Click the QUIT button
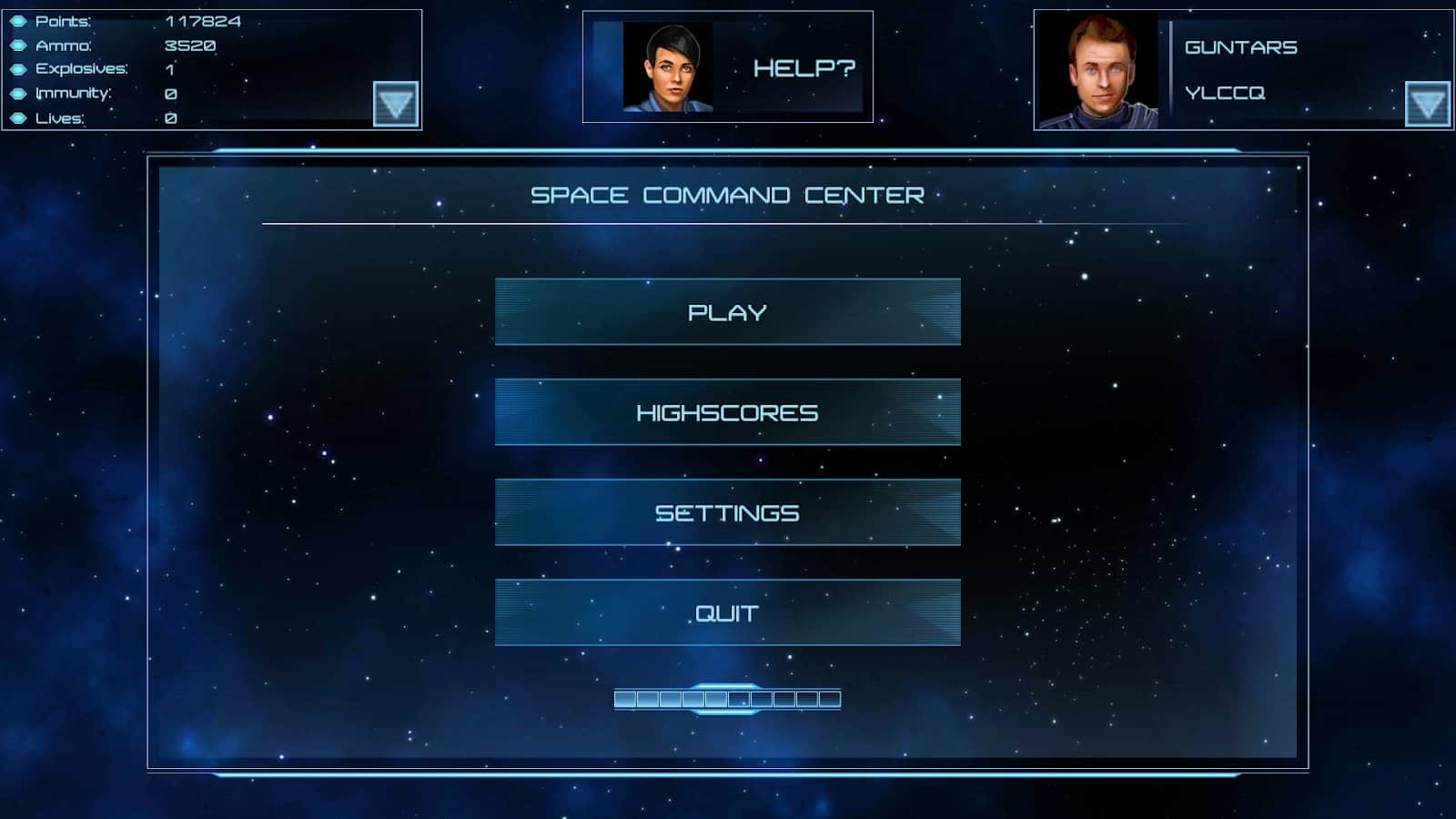1456x819 pixels. click(728, 612)
